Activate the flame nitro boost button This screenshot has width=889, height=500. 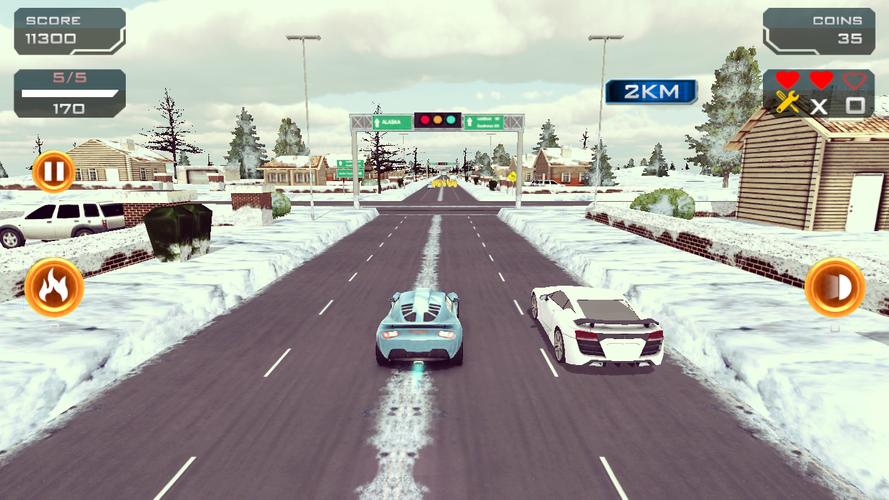(54, 288)
